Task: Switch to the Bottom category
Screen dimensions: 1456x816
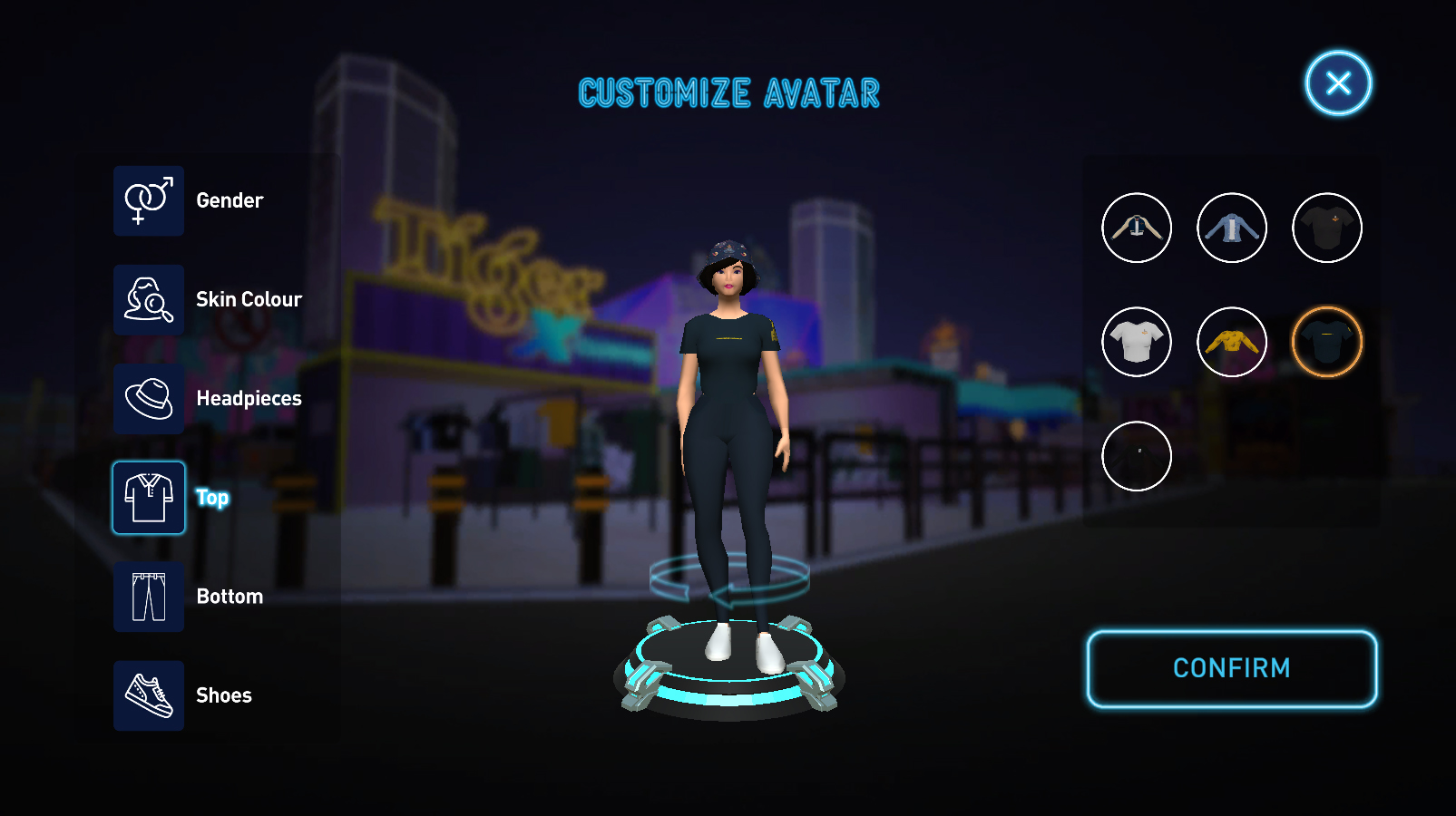Action: [149, 597]
